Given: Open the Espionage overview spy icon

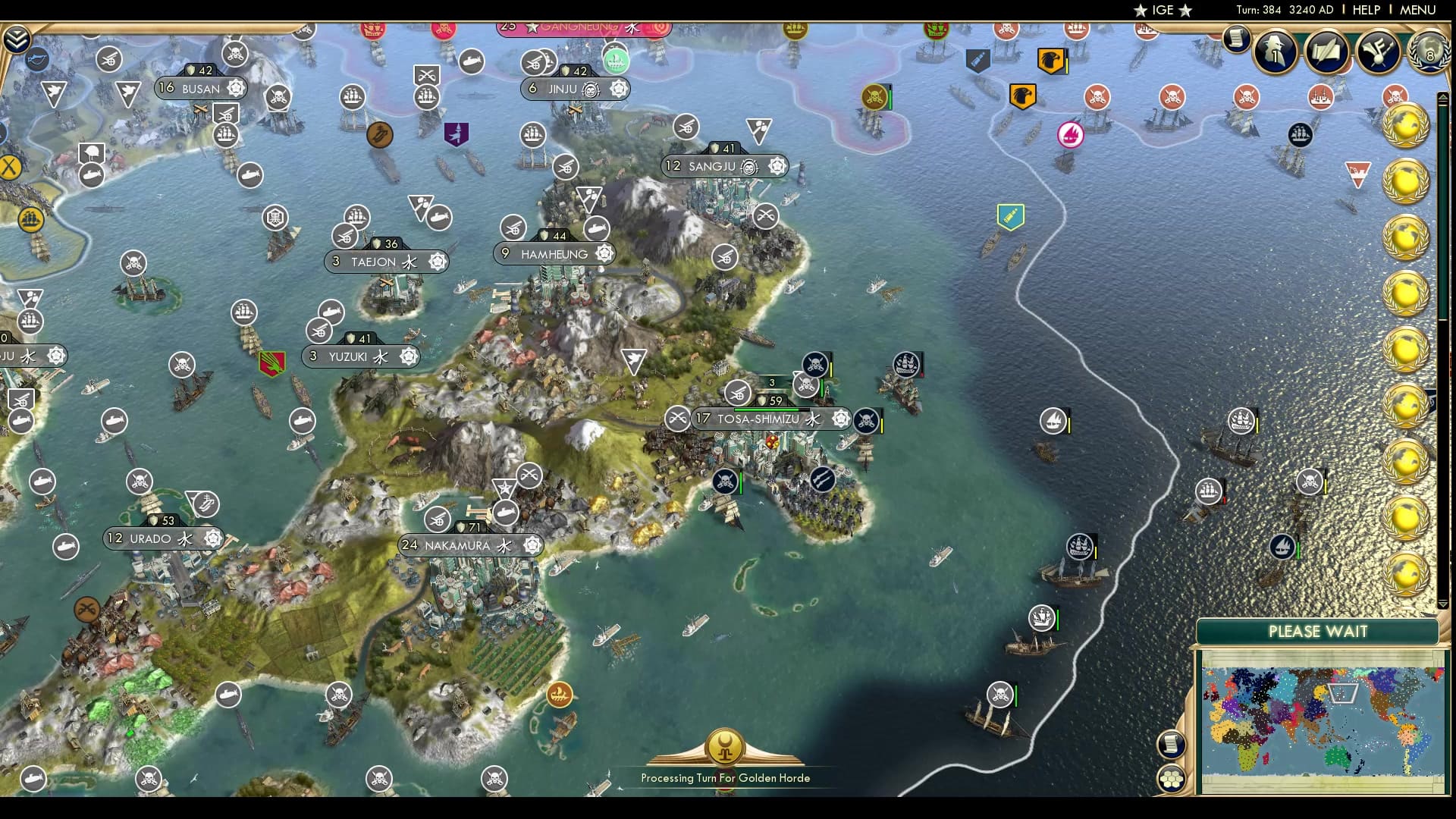Looking at the screenshot, I should [1274, 53].
